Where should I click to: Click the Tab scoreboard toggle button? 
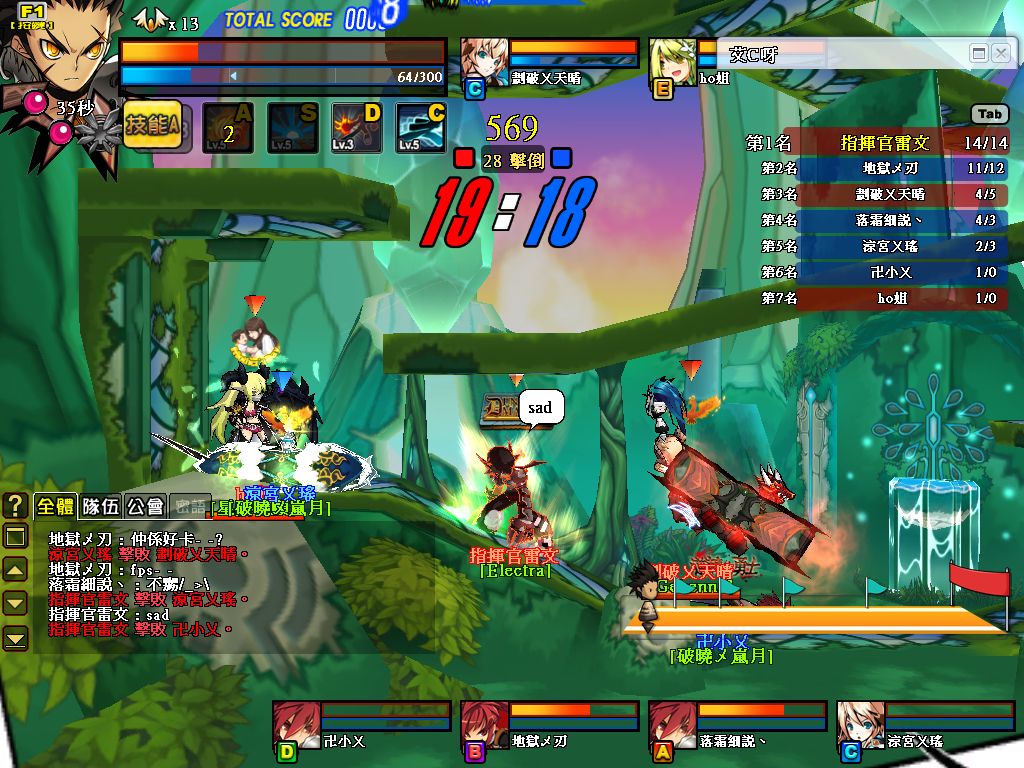[989, 115]
